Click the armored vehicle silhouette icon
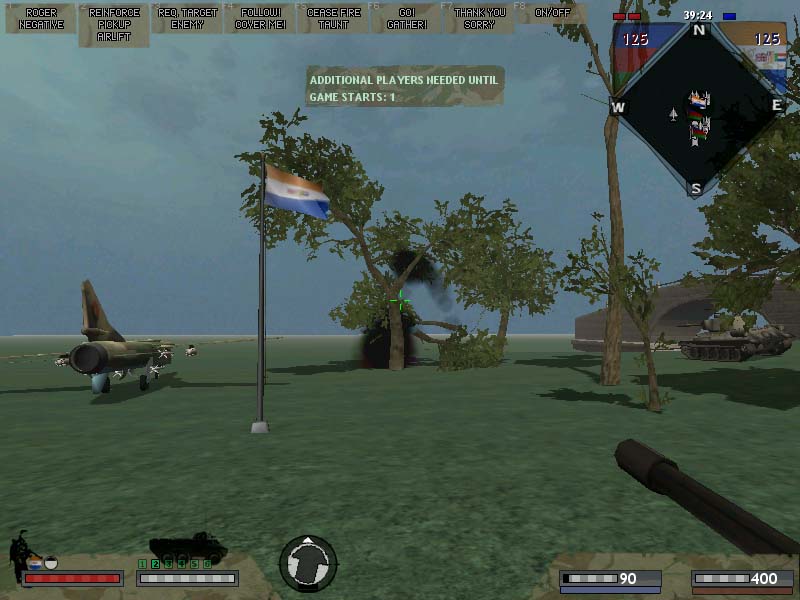This screenshot has width=800, height=600. (187, 547)
